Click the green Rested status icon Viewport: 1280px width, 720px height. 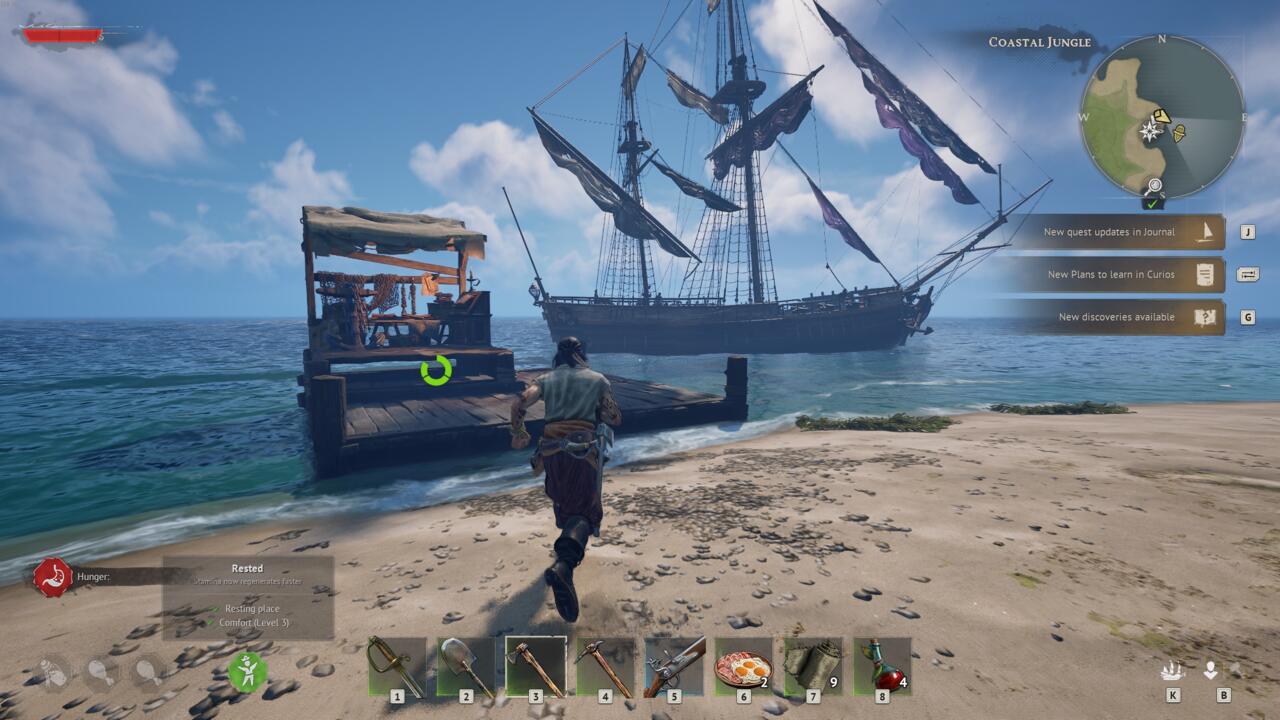tap(246, 674)
